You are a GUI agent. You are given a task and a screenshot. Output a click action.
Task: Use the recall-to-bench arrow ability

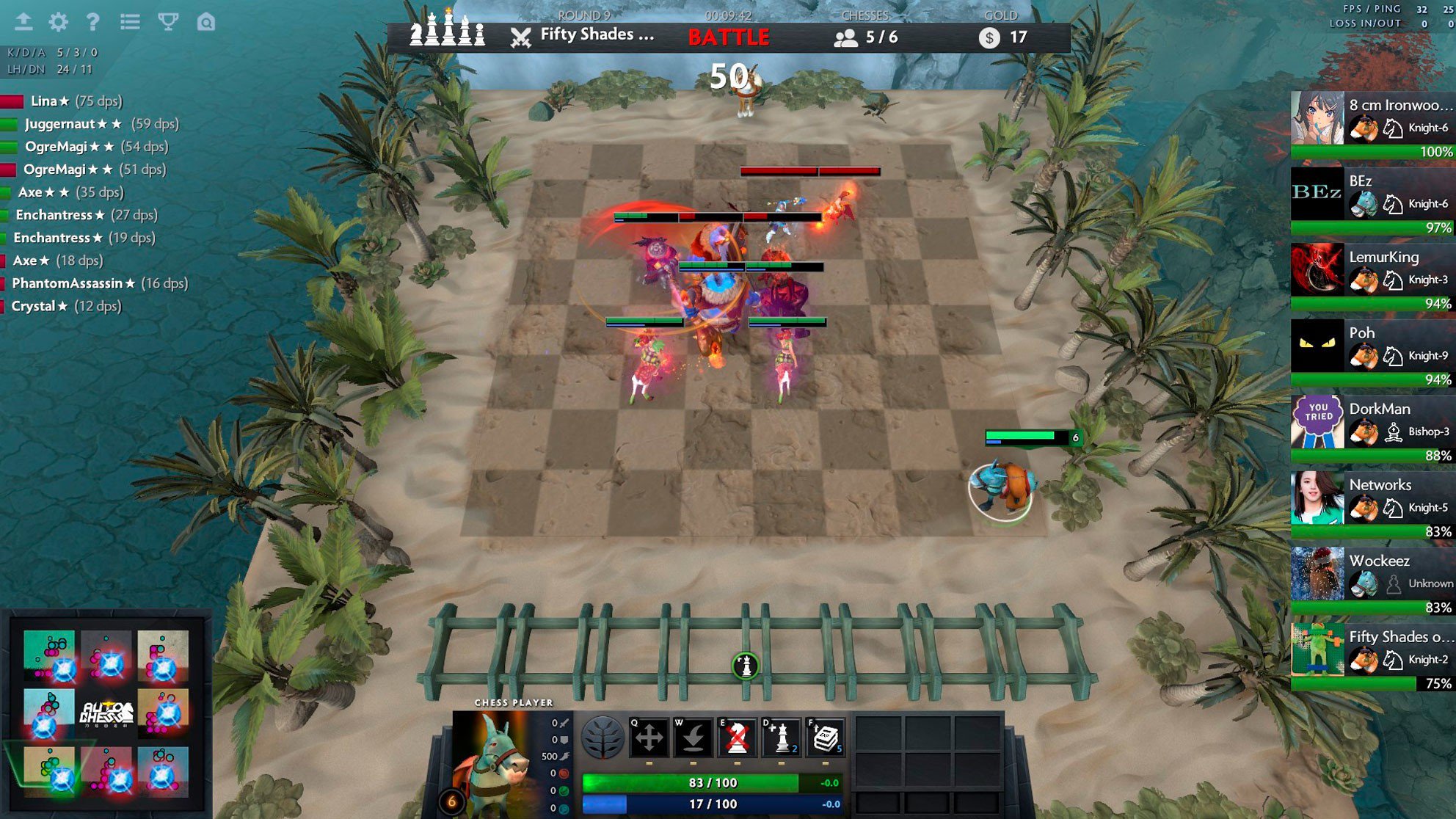693,738
